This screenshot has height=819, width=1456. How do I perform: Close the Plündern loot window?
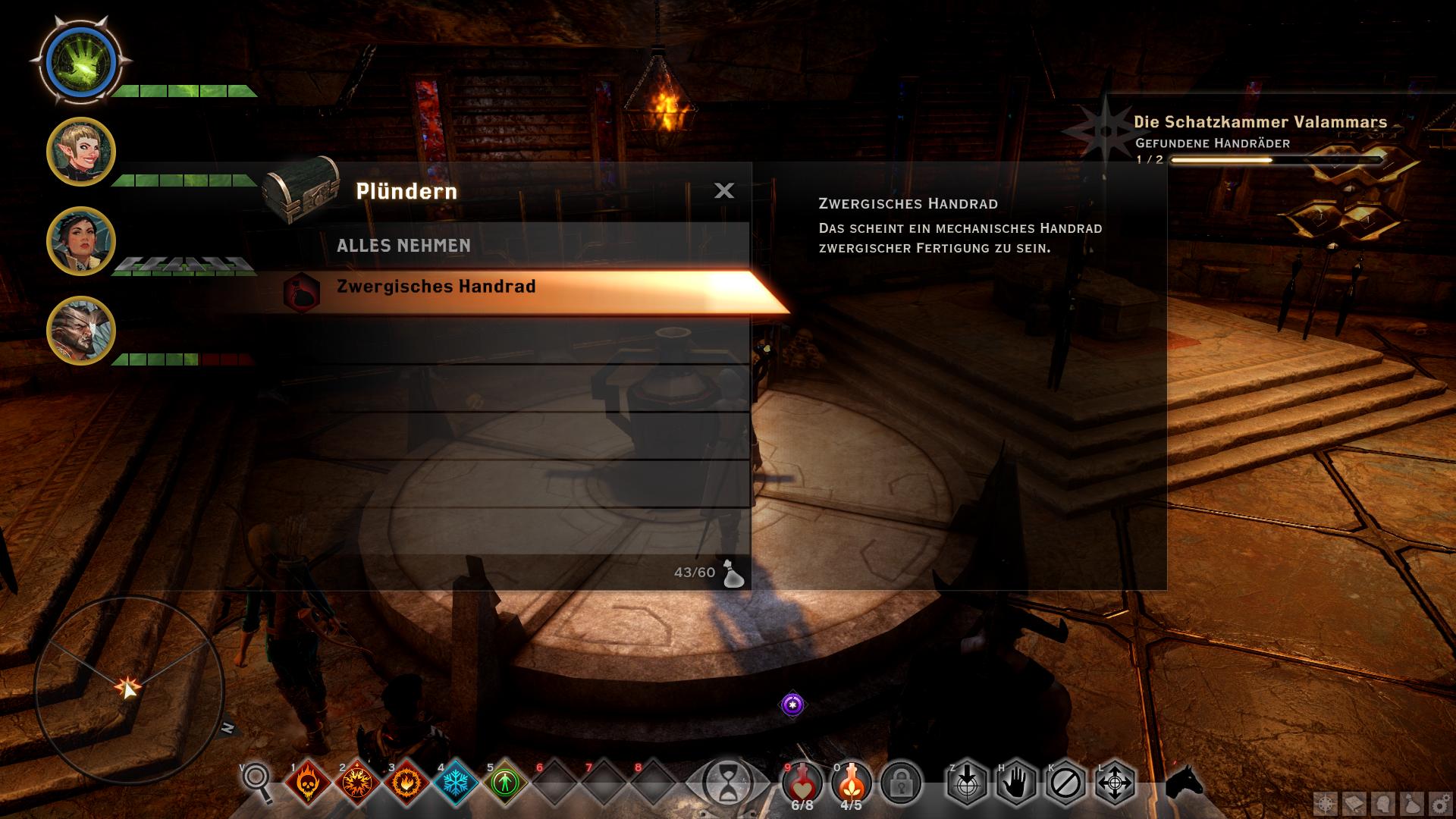[x=724, y=190]
